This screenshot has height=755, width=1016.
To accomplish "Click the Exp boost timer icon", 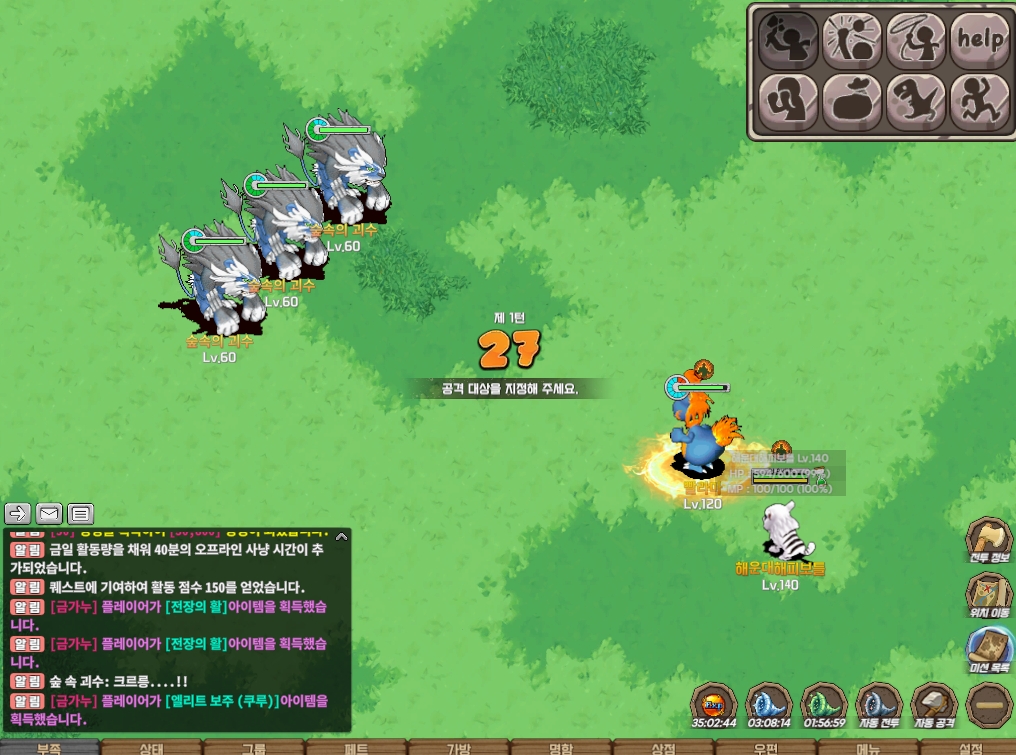I will (x=715, y=705).
